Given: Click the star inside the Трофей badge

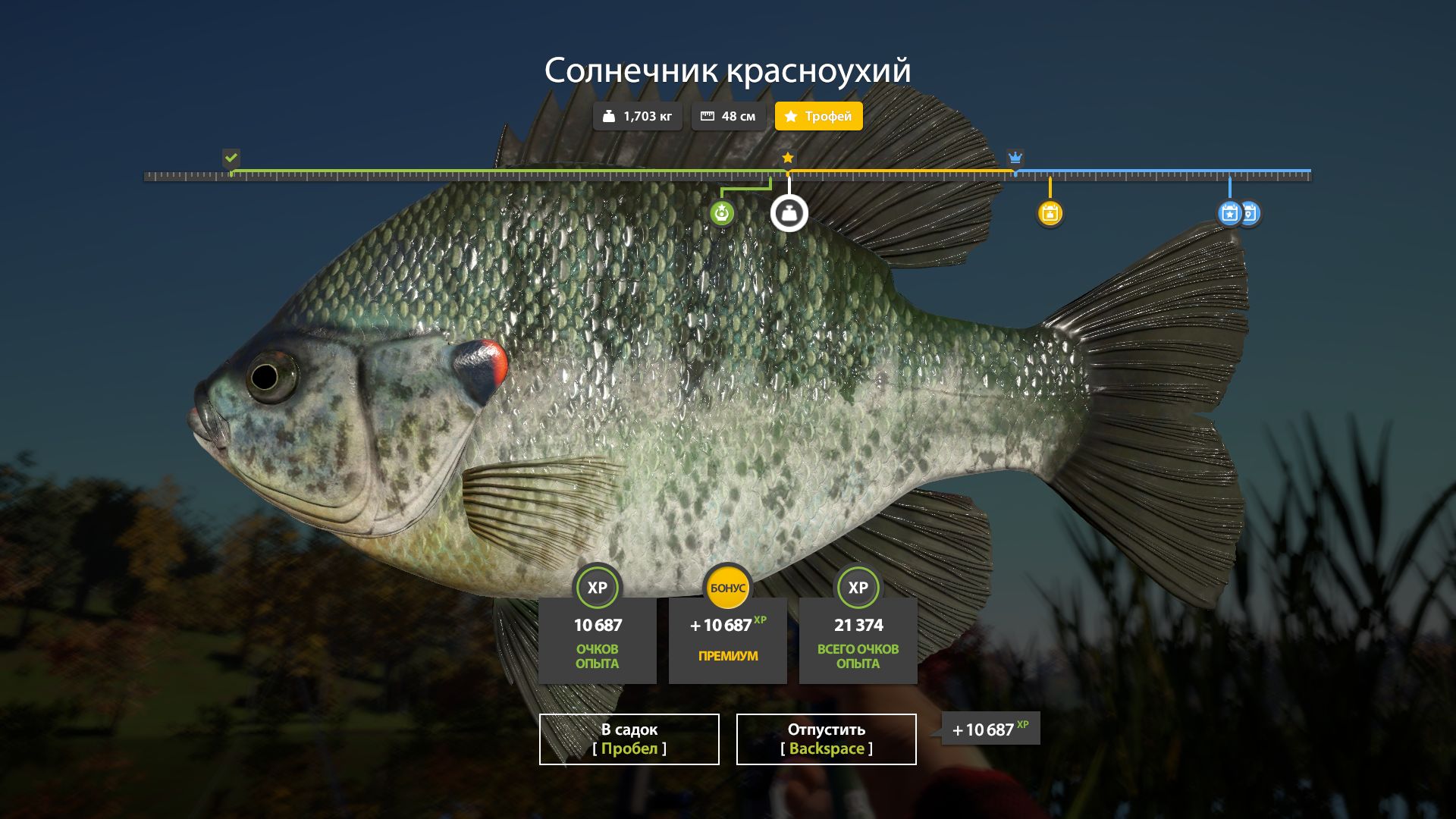Looking at the screenshot, I should tap(790, 116).
